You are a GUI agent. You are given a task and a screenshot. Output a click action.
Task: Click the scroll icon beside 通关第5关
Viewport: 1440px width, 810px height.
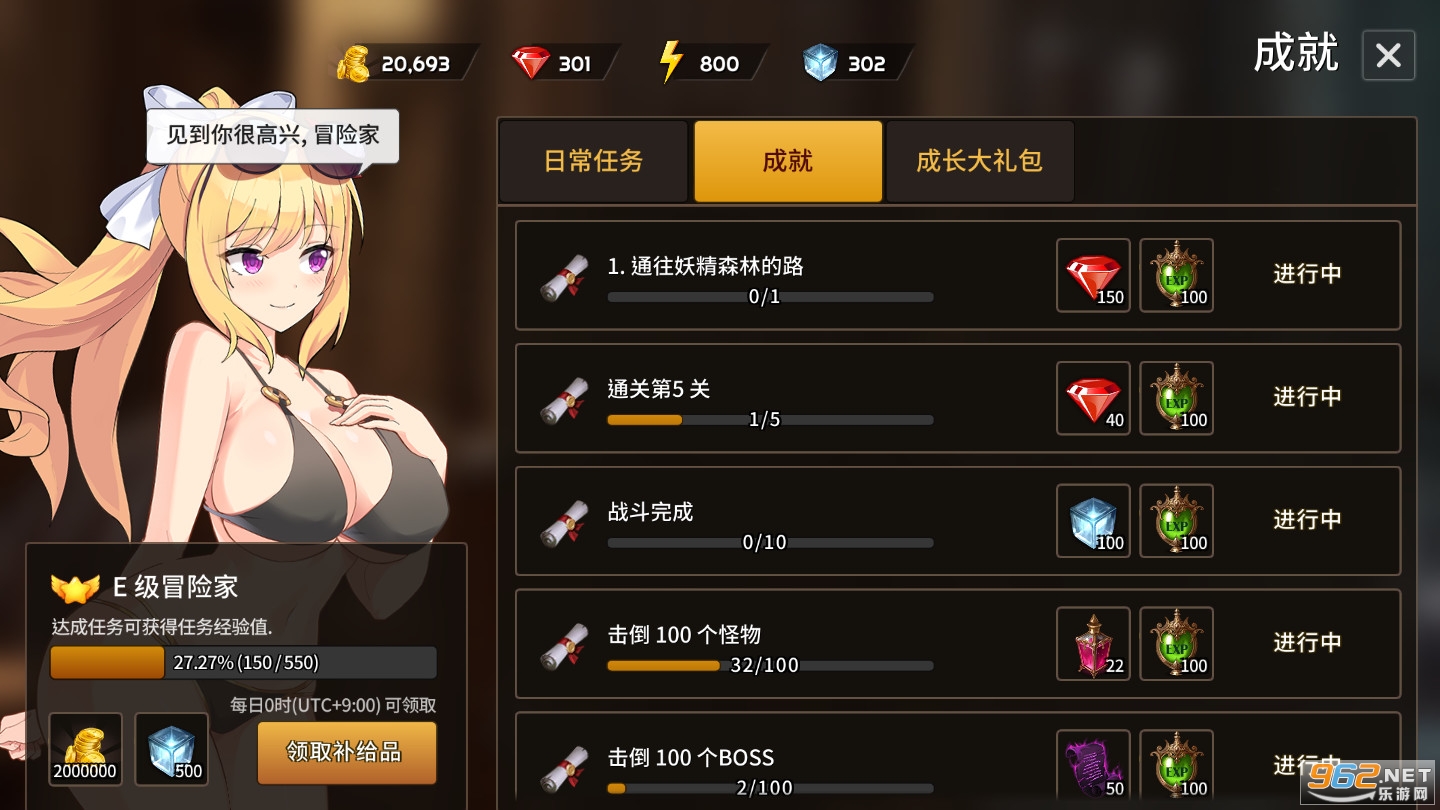point(563,398)
